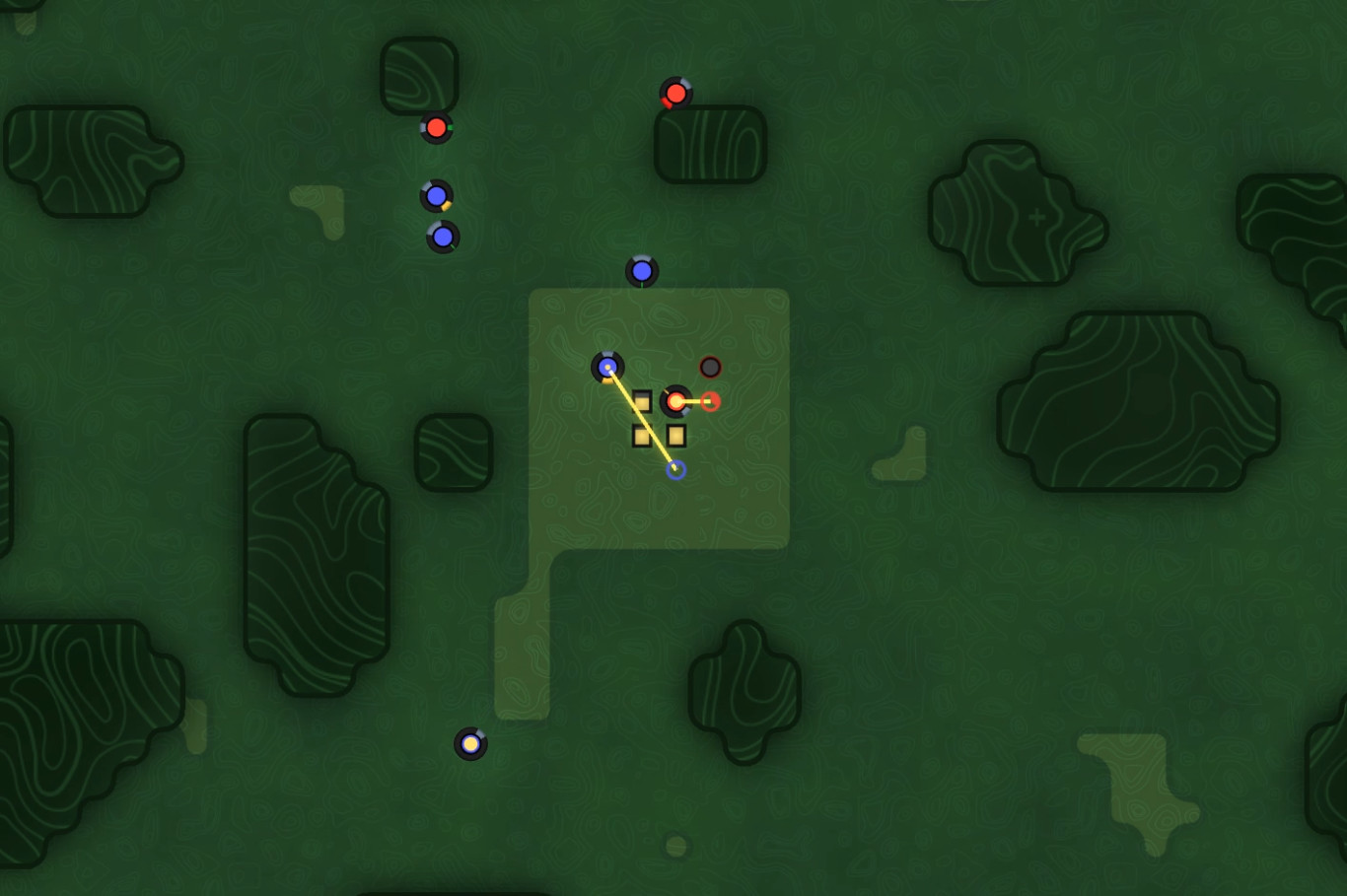The height and width of the screenshot is (896, 1347).
Task: Select the lower blue unit in the left pair
Action: click(x=443, y=236)
